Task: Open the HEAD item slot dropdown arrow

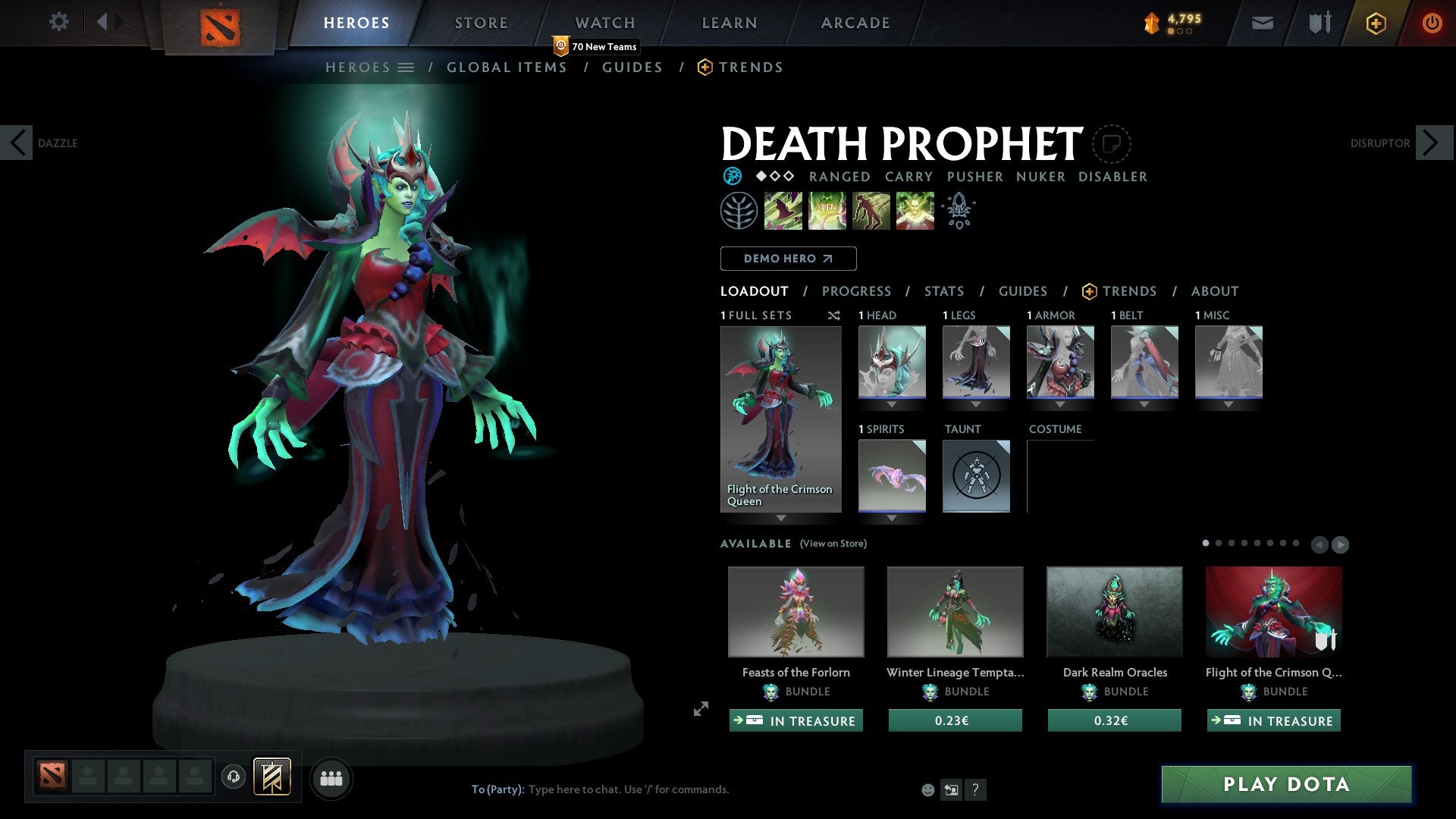Action: coord(891,404)
